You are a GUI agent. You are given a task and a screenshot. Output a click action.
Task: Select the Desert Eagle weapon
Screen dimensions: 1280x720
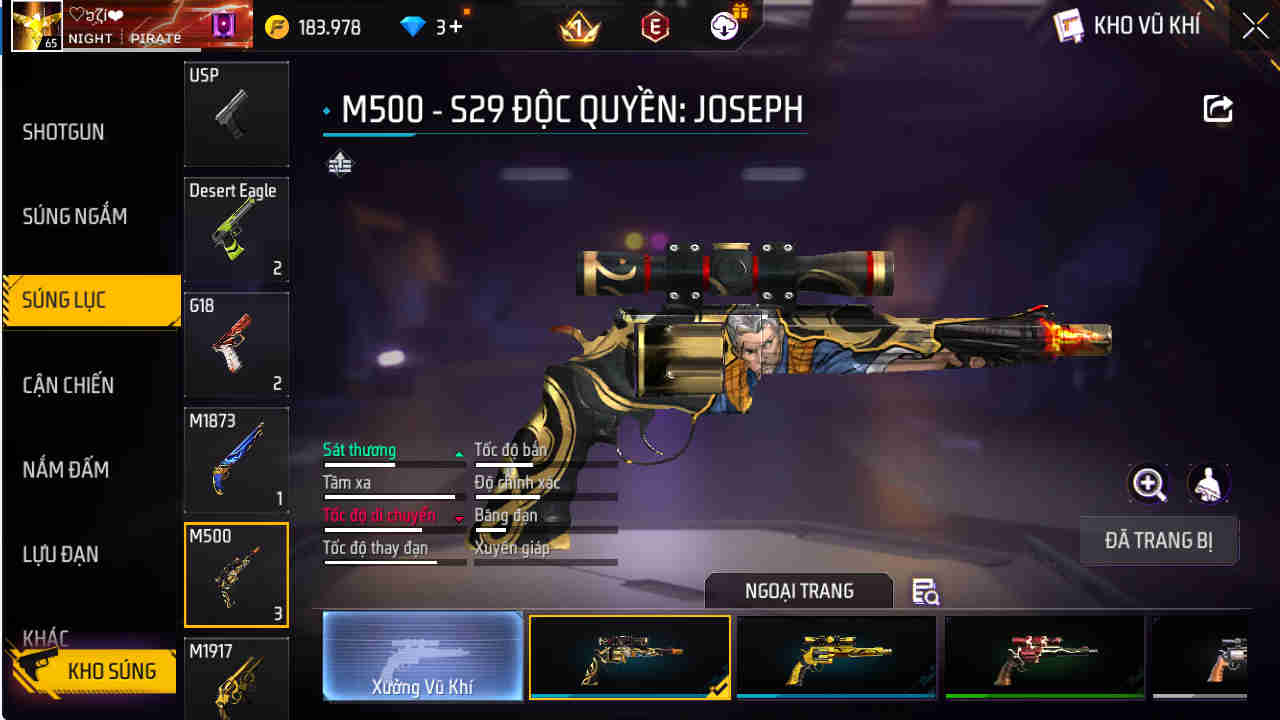click(x=236, y=232)
